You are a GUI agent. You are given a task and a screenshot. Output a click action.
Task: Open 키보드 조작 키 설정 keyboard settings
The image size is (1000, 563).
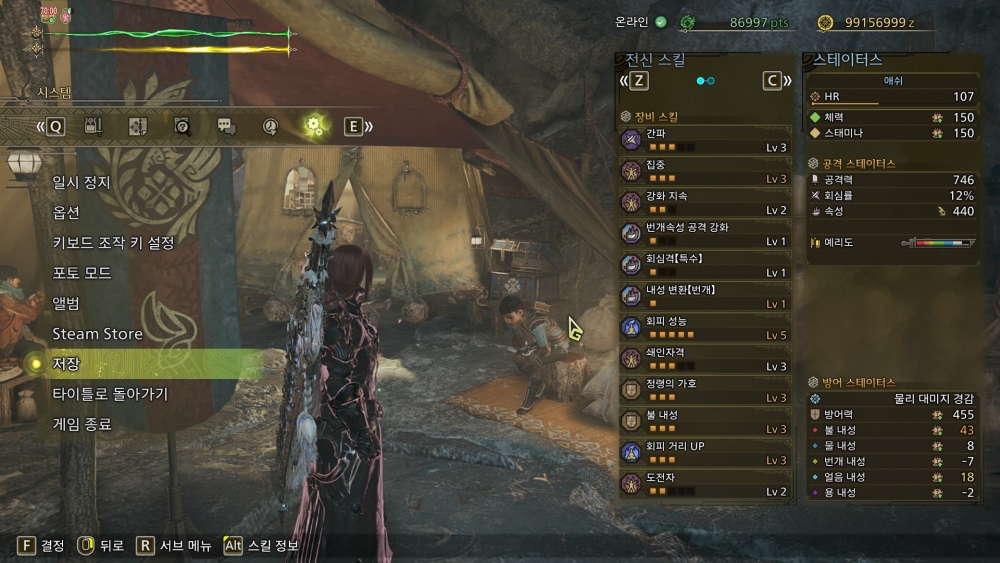[x=113, y=243]
